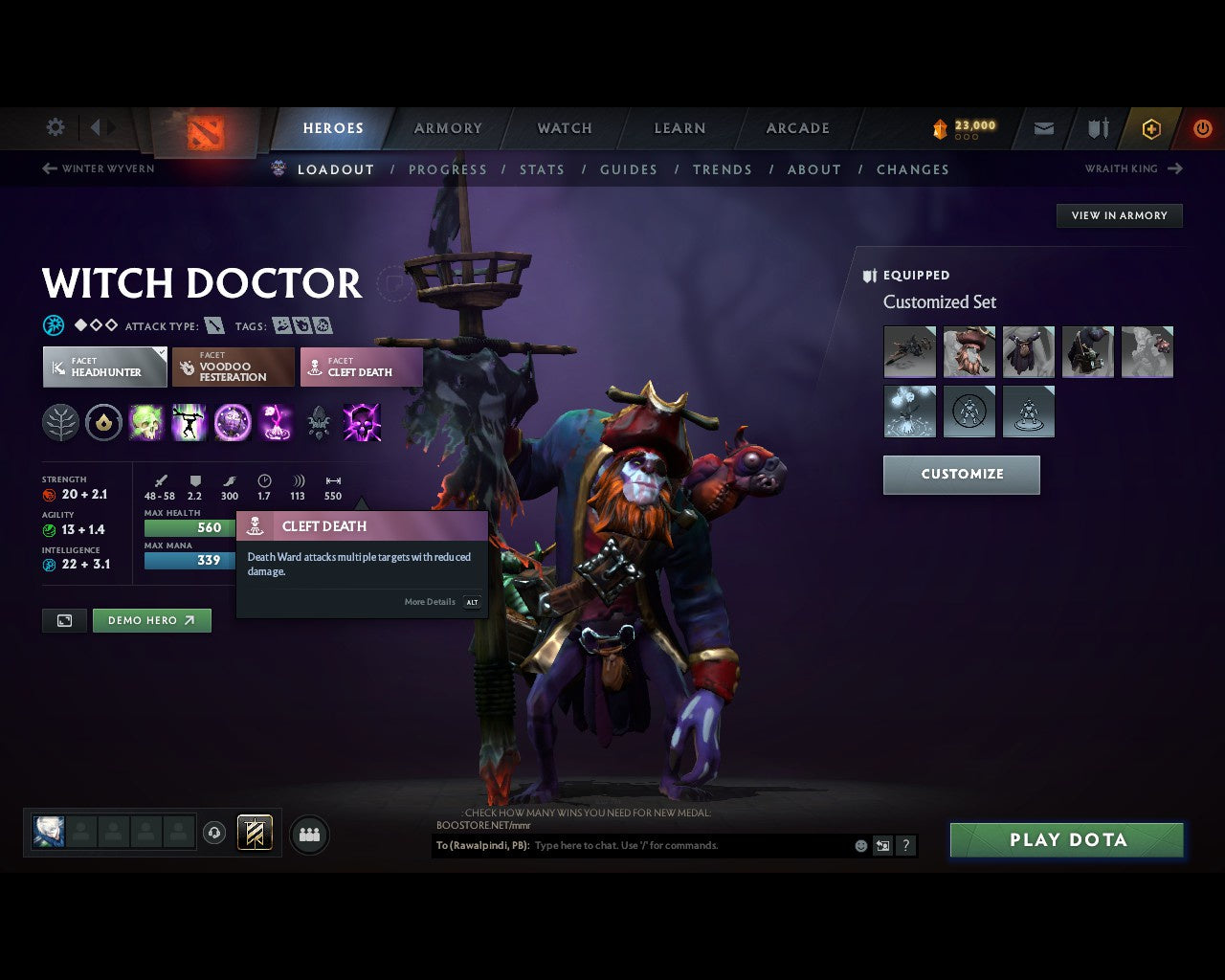Screen dimensions: 1225x980
Task: Open the mail inbox icon
Action: click(1043, 128)
